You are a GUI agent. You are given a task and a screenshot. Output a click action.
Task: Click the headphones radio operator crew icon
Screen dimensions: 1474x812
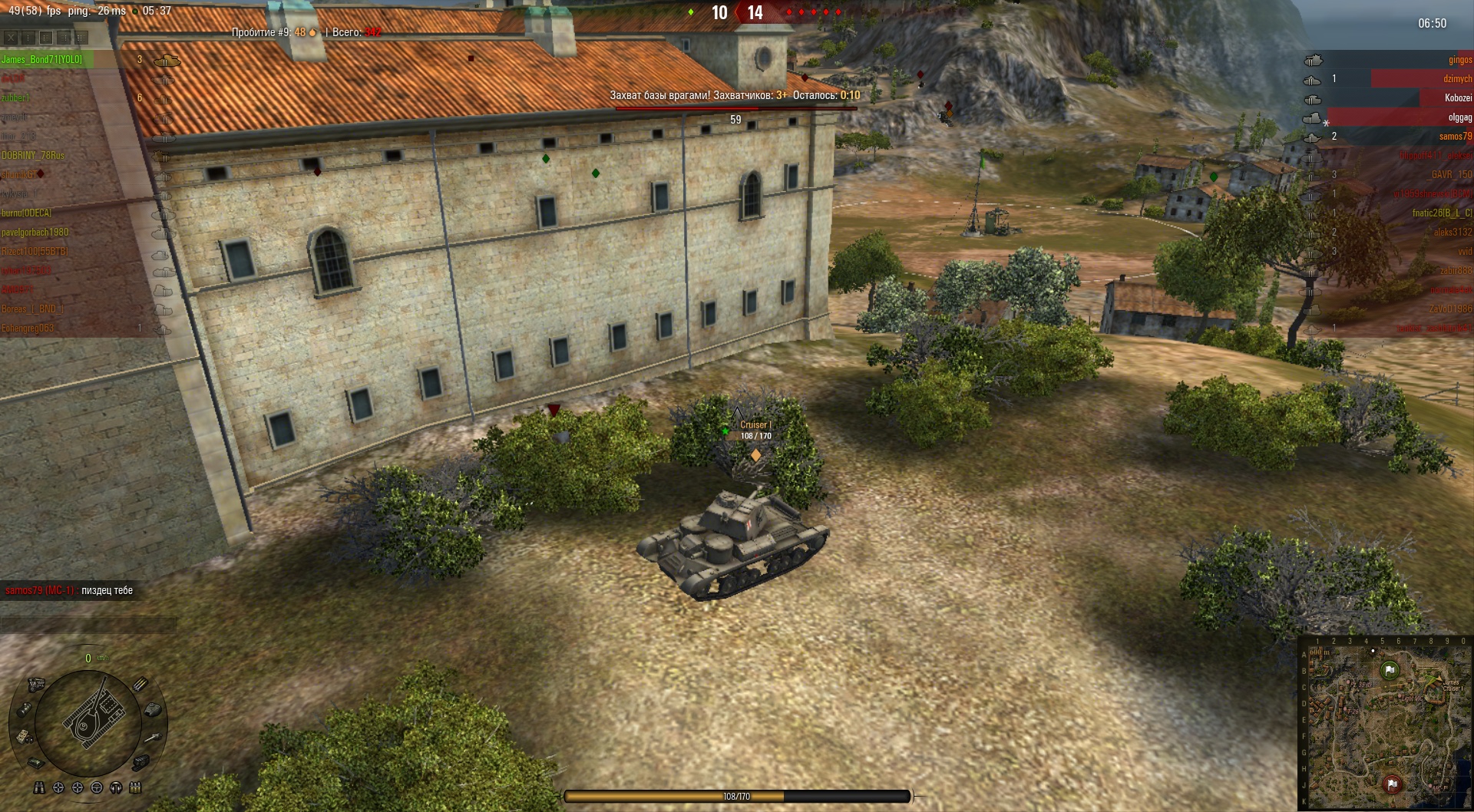[x=116, y=787]
